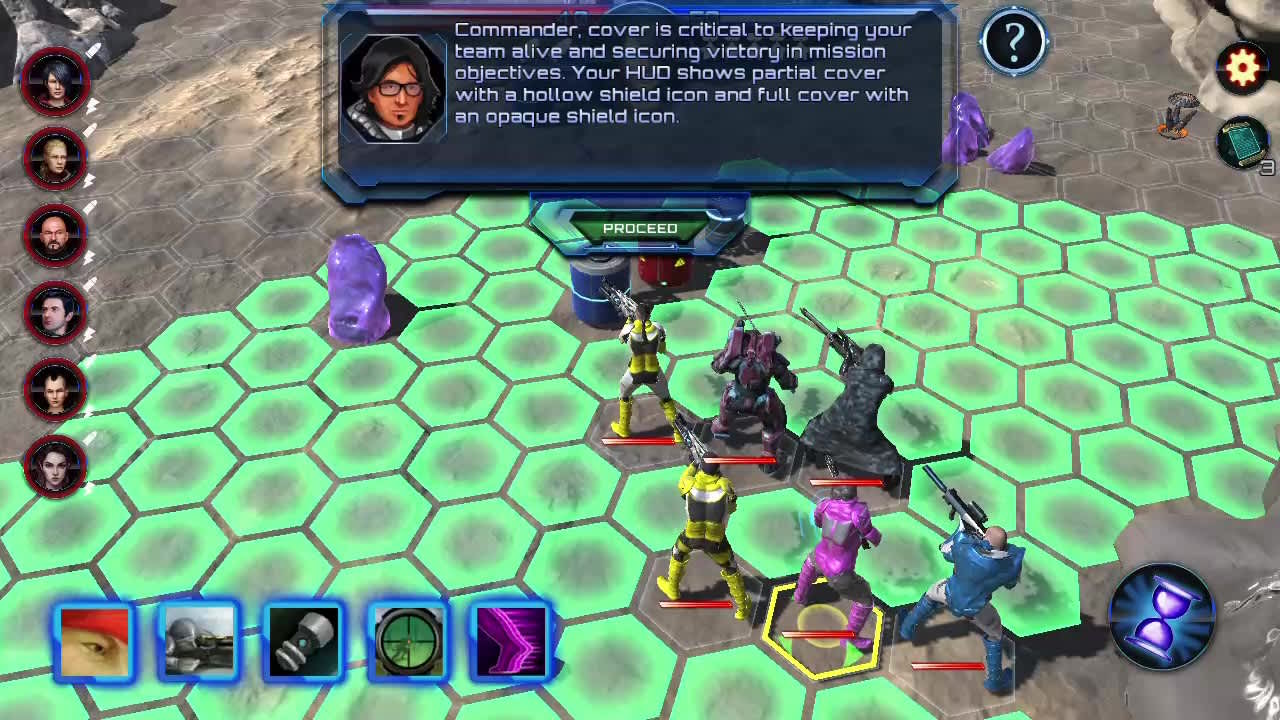
Task: Open the help question mark icon
Action: pyautogui.click(x=1014, y=40)
